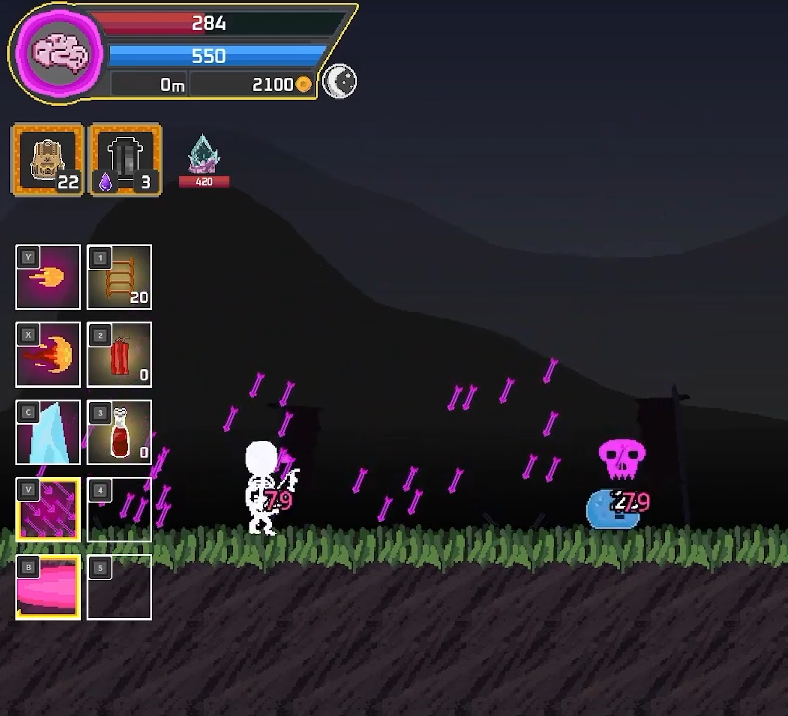Open the backpack inventory slot

click(x=47, y=159)
